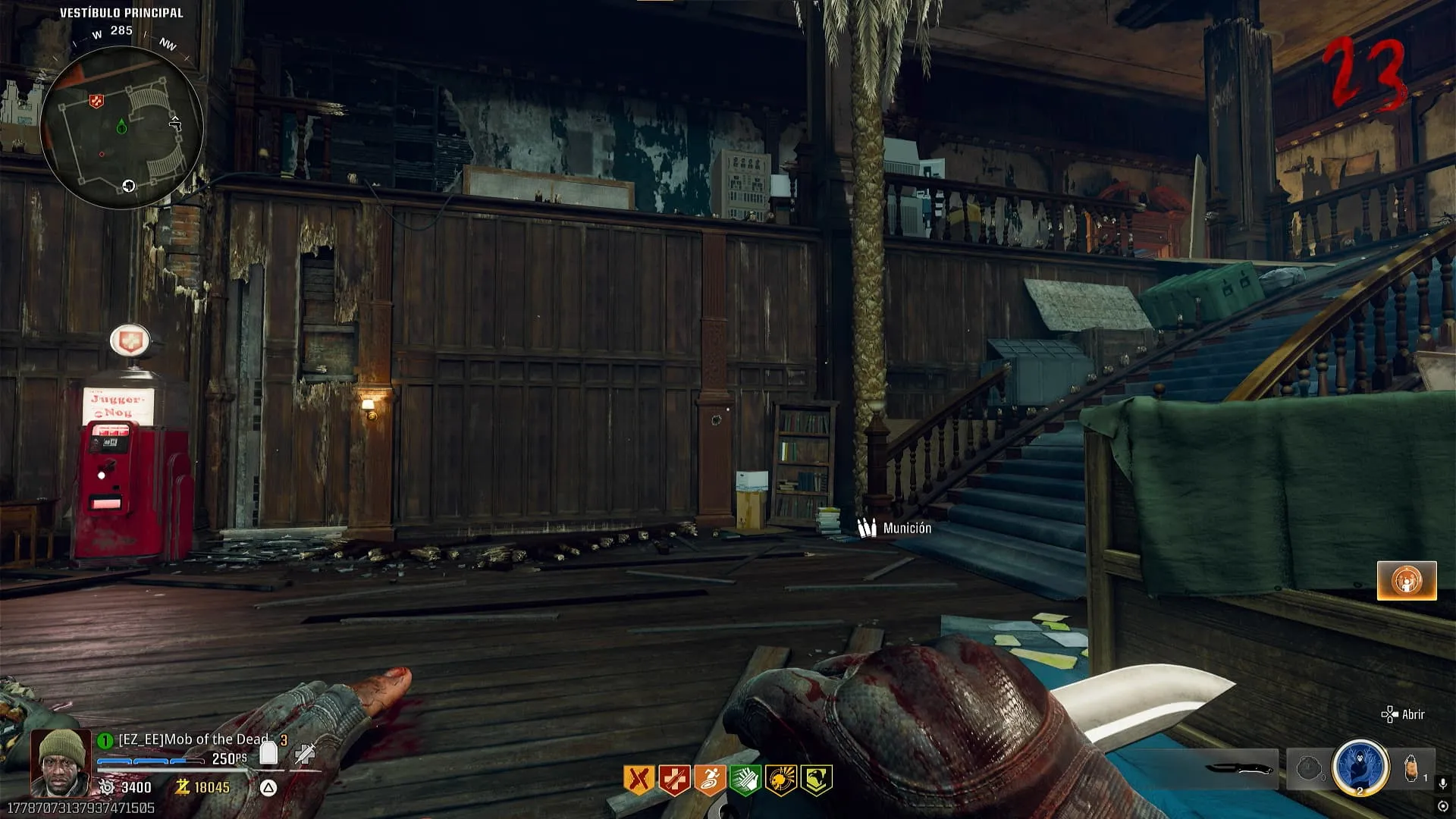The image size is (1456, 819).
Task: Toggle the microphone icon
Action: coord(1443,784)
